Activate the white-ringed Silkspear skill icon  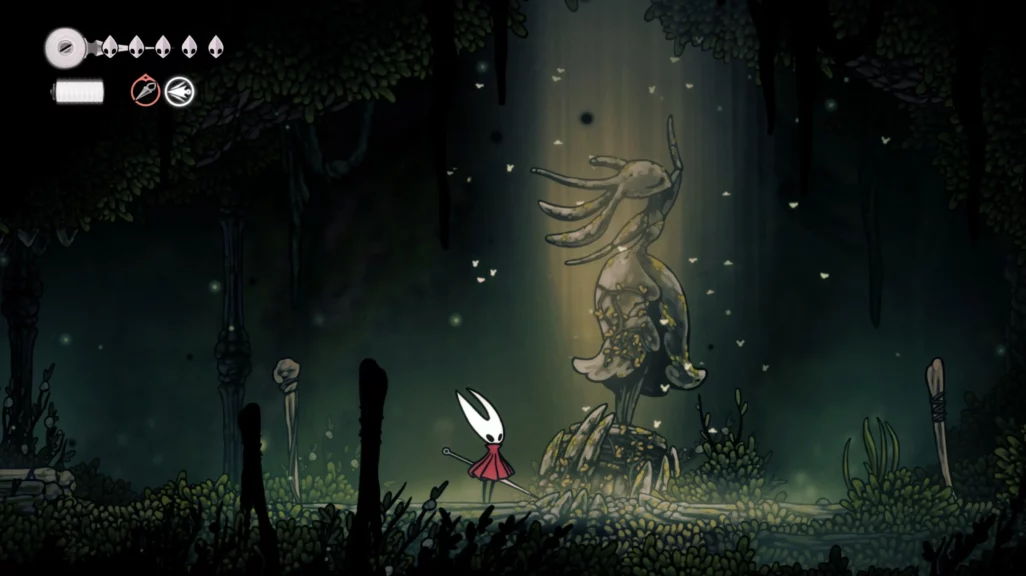180,92
